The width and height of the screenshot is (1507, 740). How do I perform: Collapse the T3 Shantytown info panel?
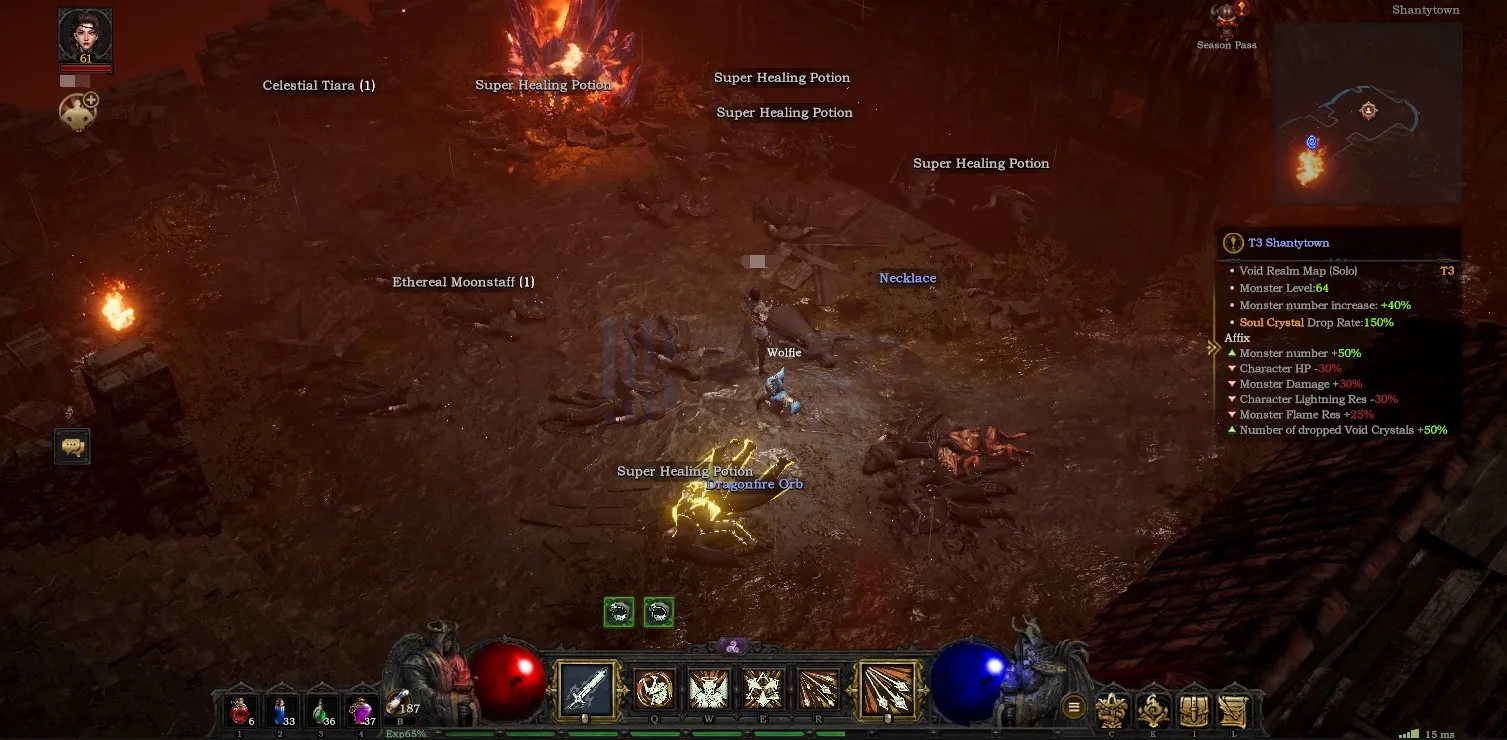click(1215, 344)
